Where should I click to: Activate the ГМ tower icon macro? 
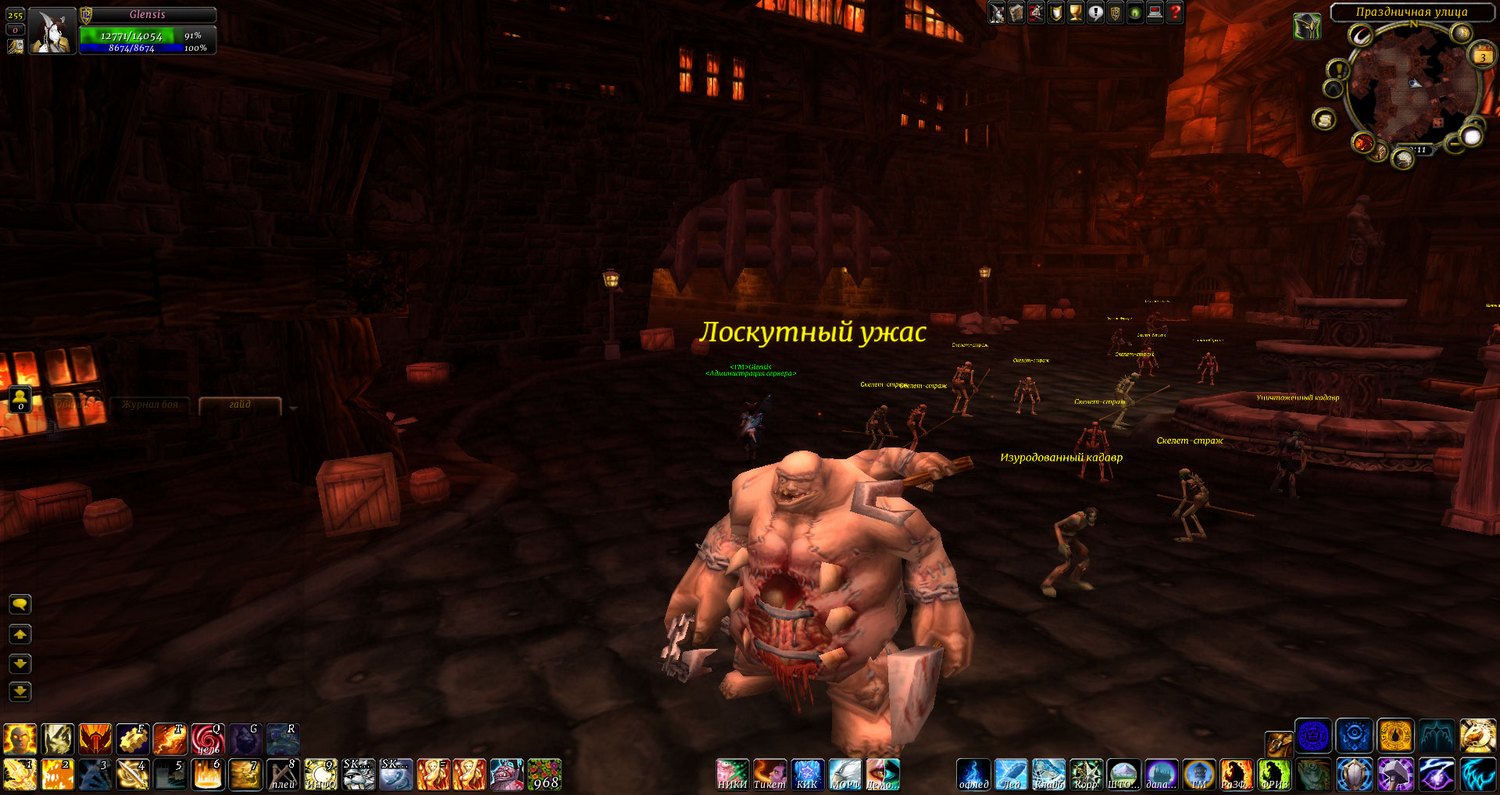(x=1199, y=775)
